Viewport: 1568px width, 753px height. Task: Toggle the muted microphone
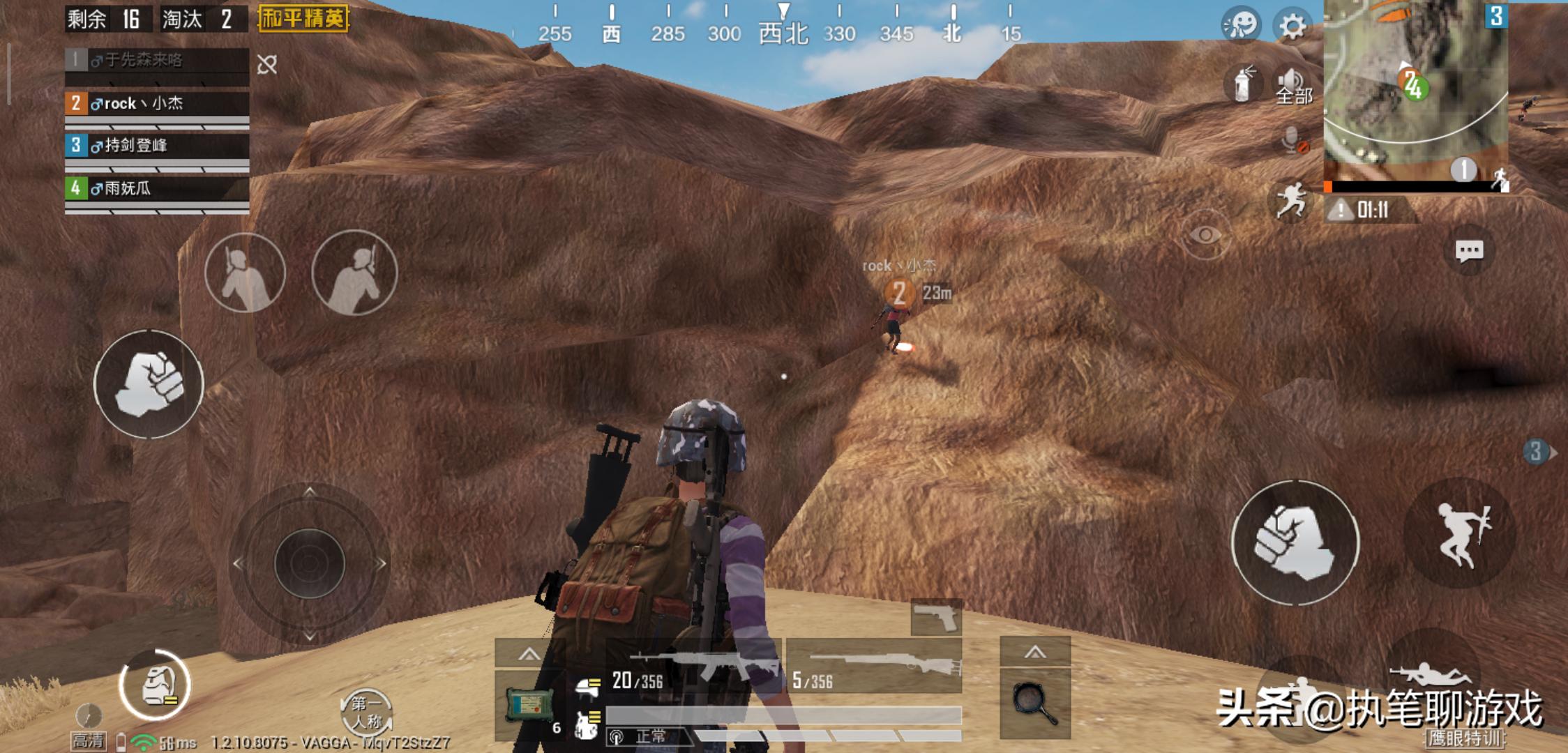tap(1292, 141)
